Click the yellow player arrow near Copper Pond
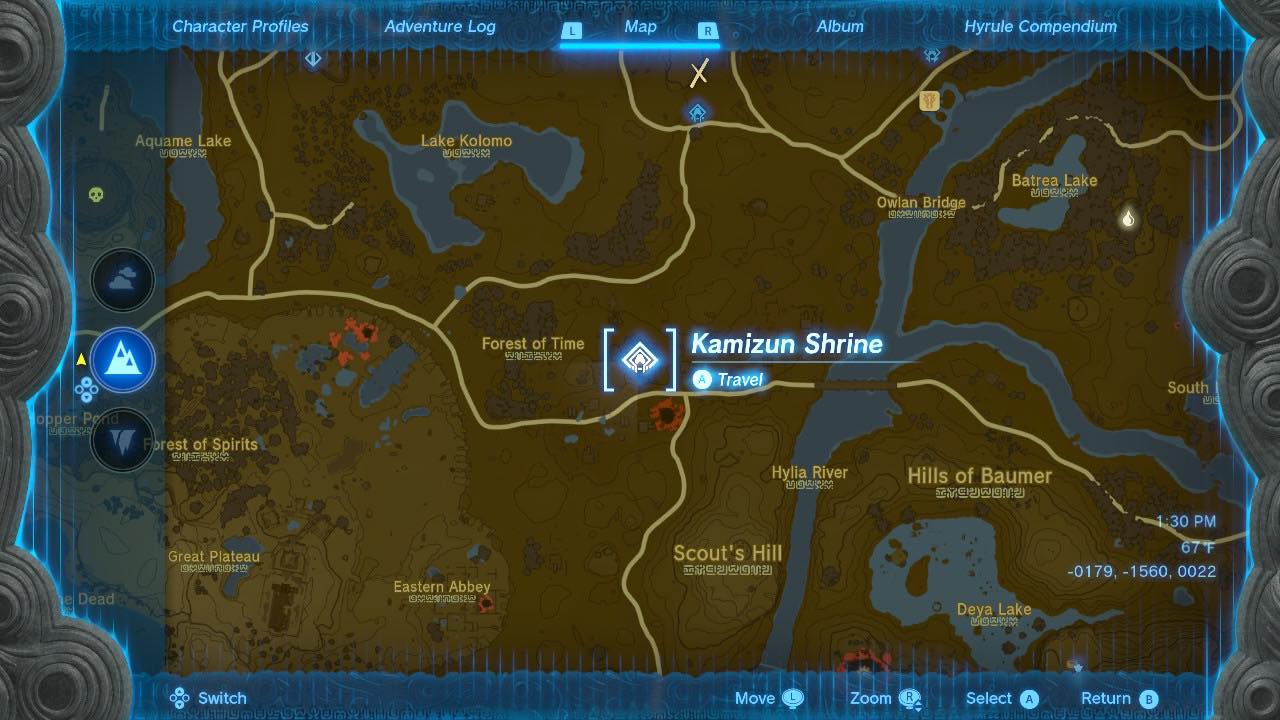The width and height of the screenshot is (1280, 720). [x=83, y=356]
